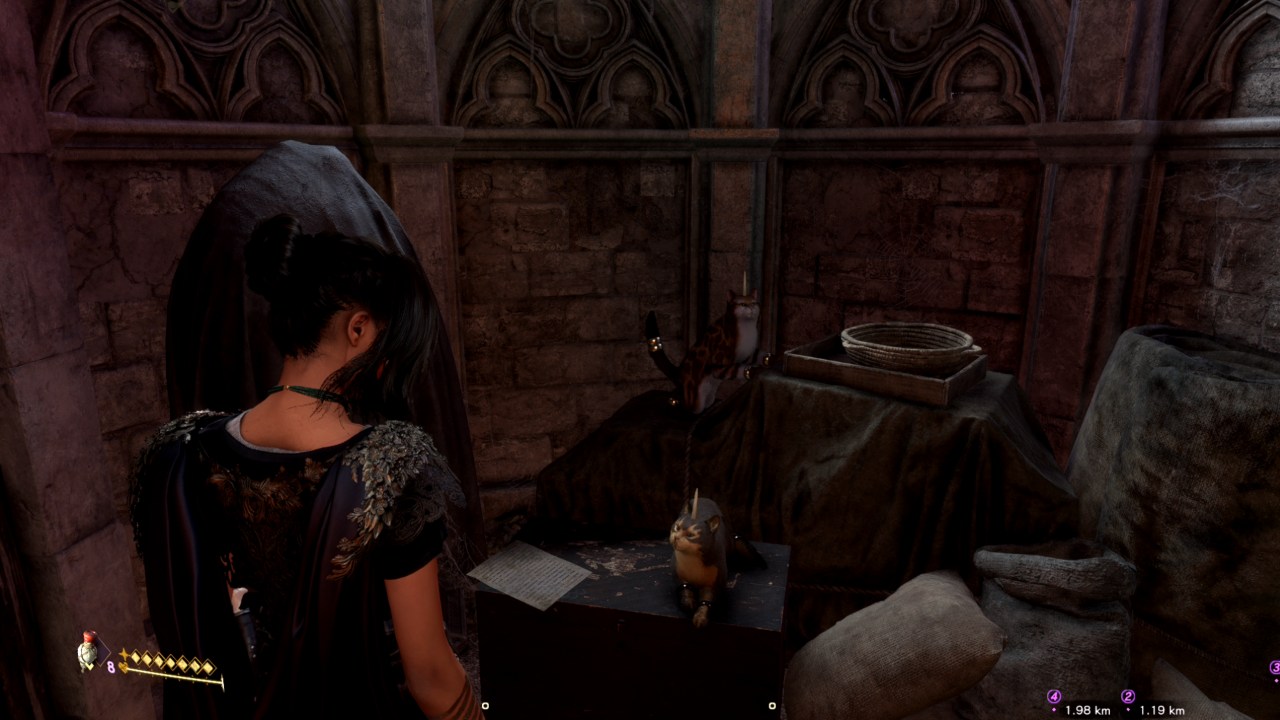The image size is (1280, 720).
Task: Select the star icon beside the diamond meter
Action: (124, 653)
